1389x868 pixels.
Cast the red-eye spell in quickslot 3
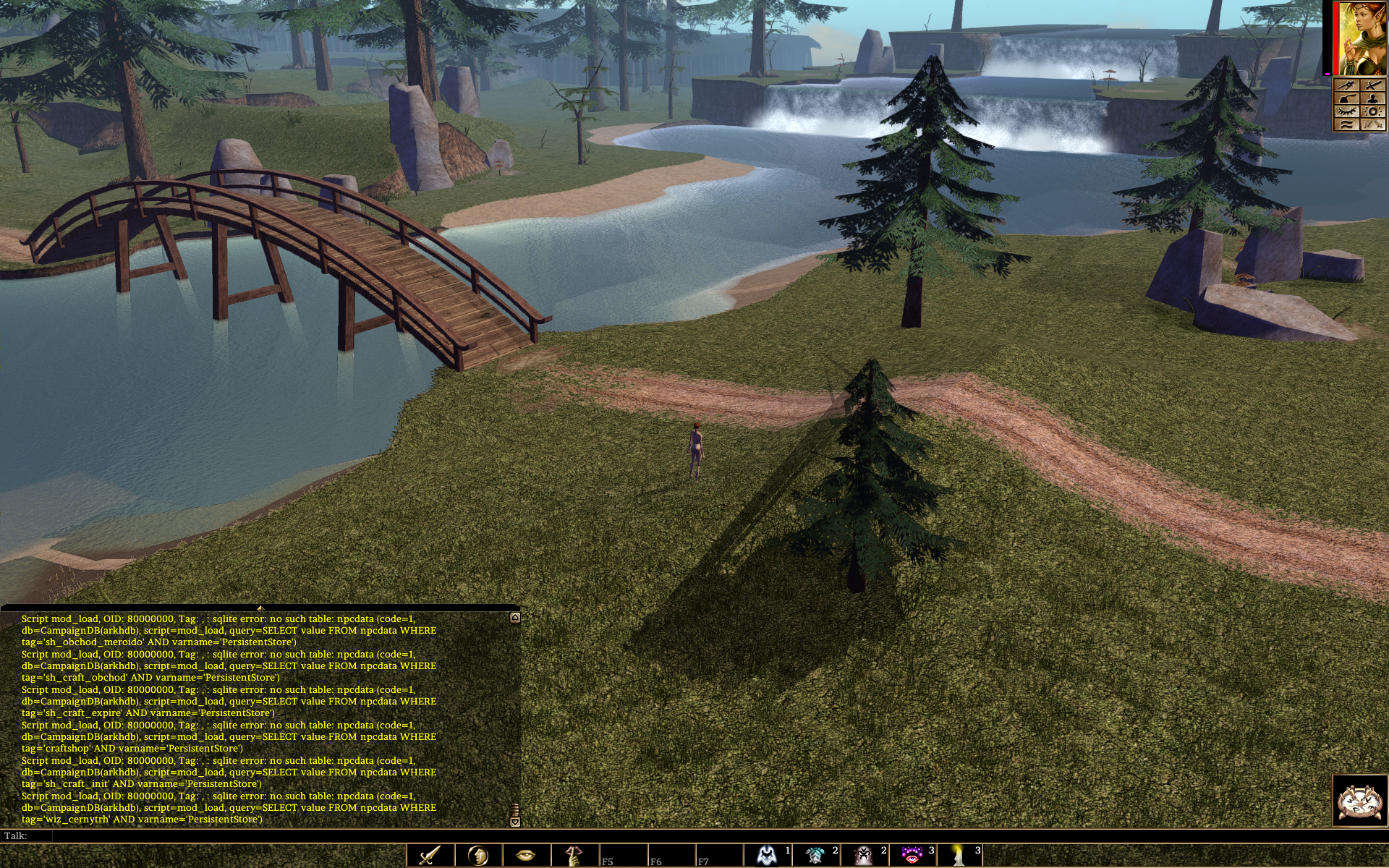pyautogui.click(x=912, y=855)
